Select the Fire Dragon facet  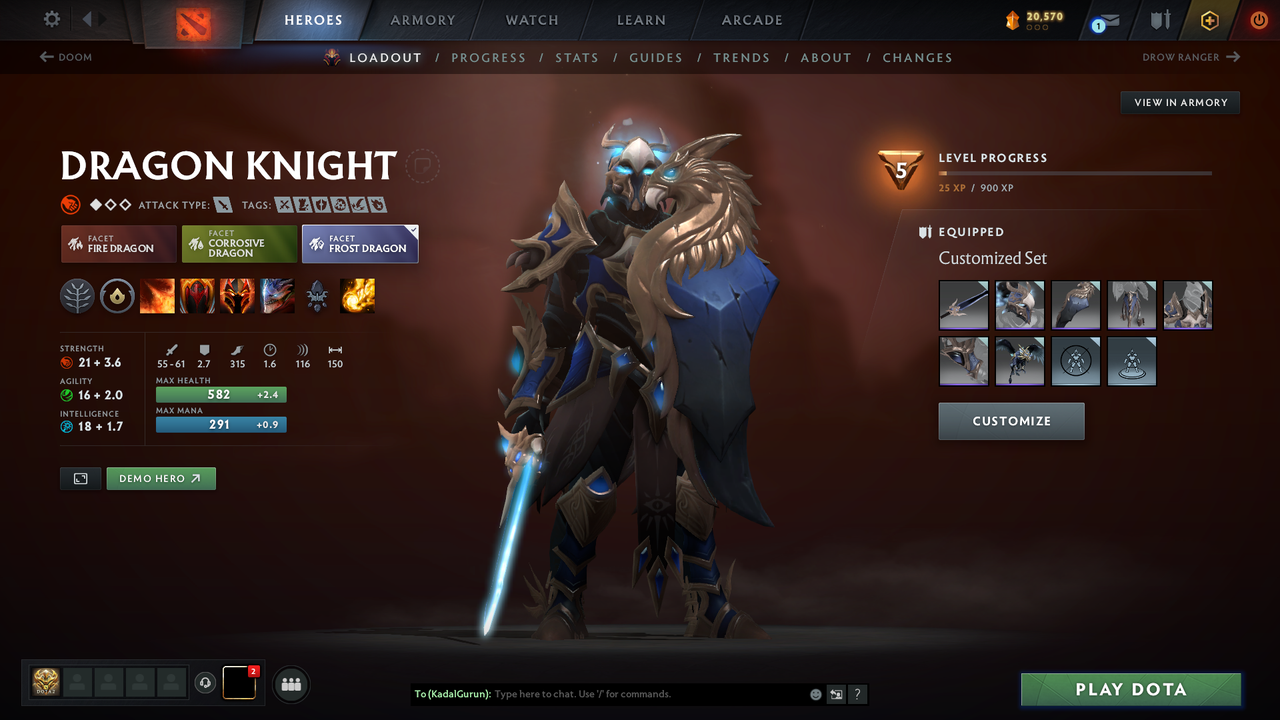(x=118, y=243)
